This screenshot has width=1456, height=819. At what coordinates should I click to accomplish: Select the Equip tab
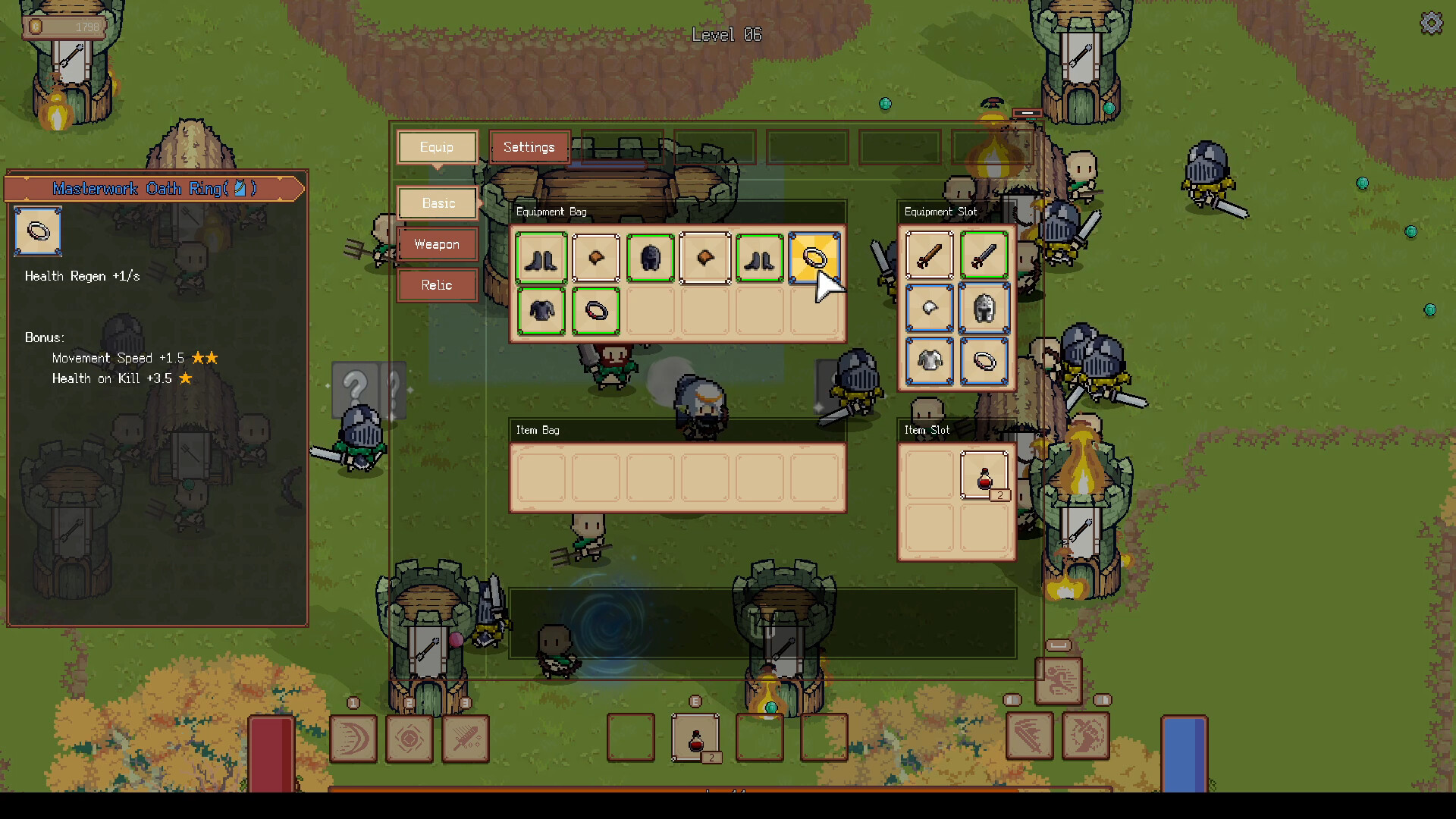coord(437,146)
